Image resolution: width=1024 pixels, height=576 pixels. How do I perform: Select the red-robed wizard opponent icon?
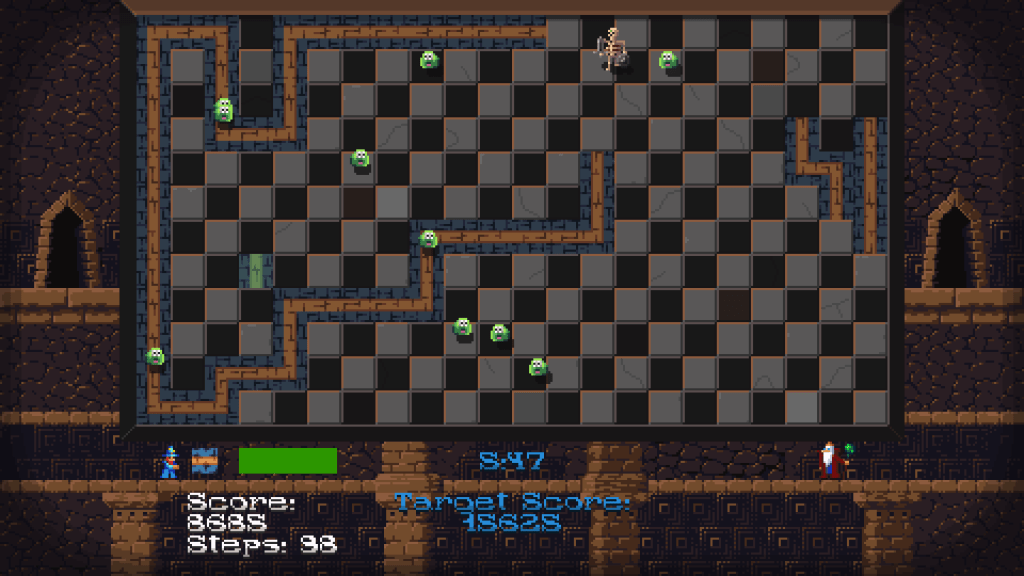[830, 460]
